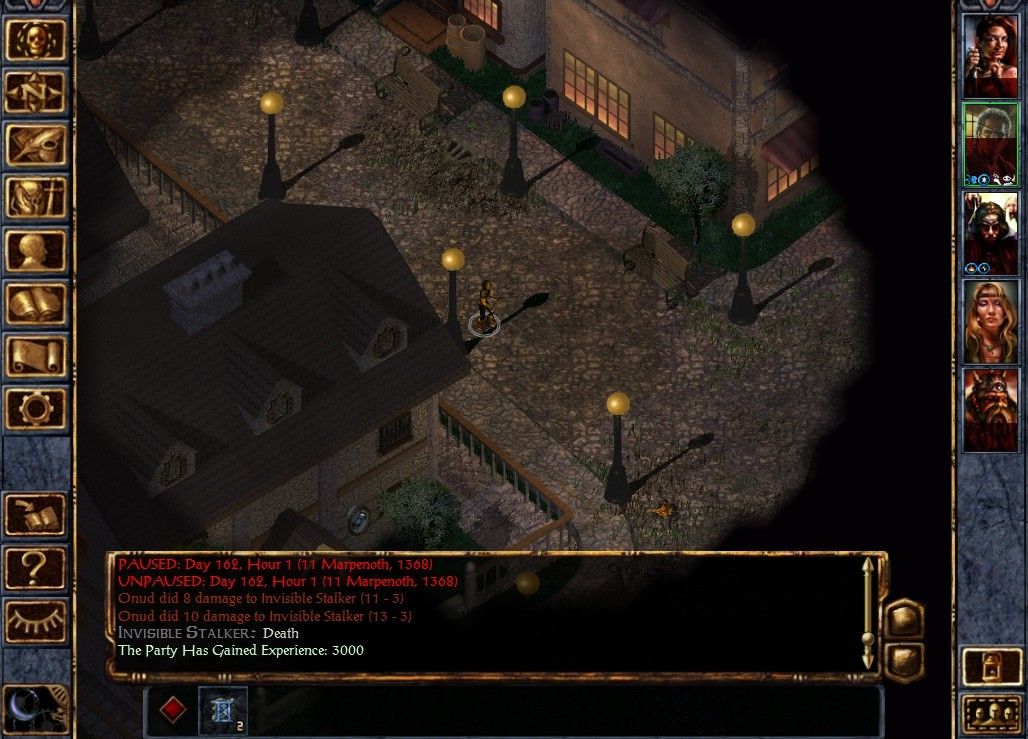
Task: Select the red-haired woman's portrait
Action: [x=990, y=56]
